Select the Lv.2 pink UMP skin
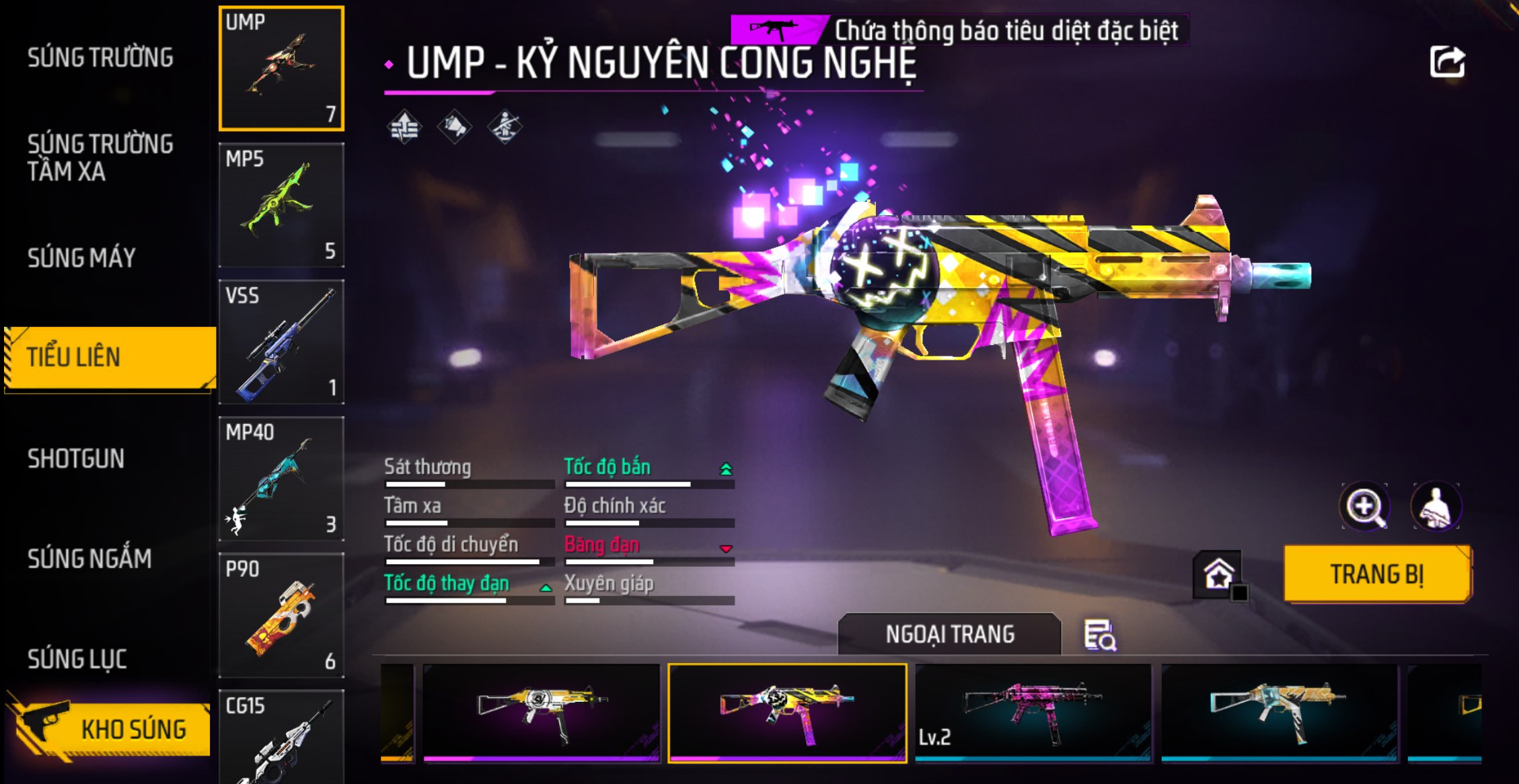The image size is (1519, 784). pos(1033,713)
